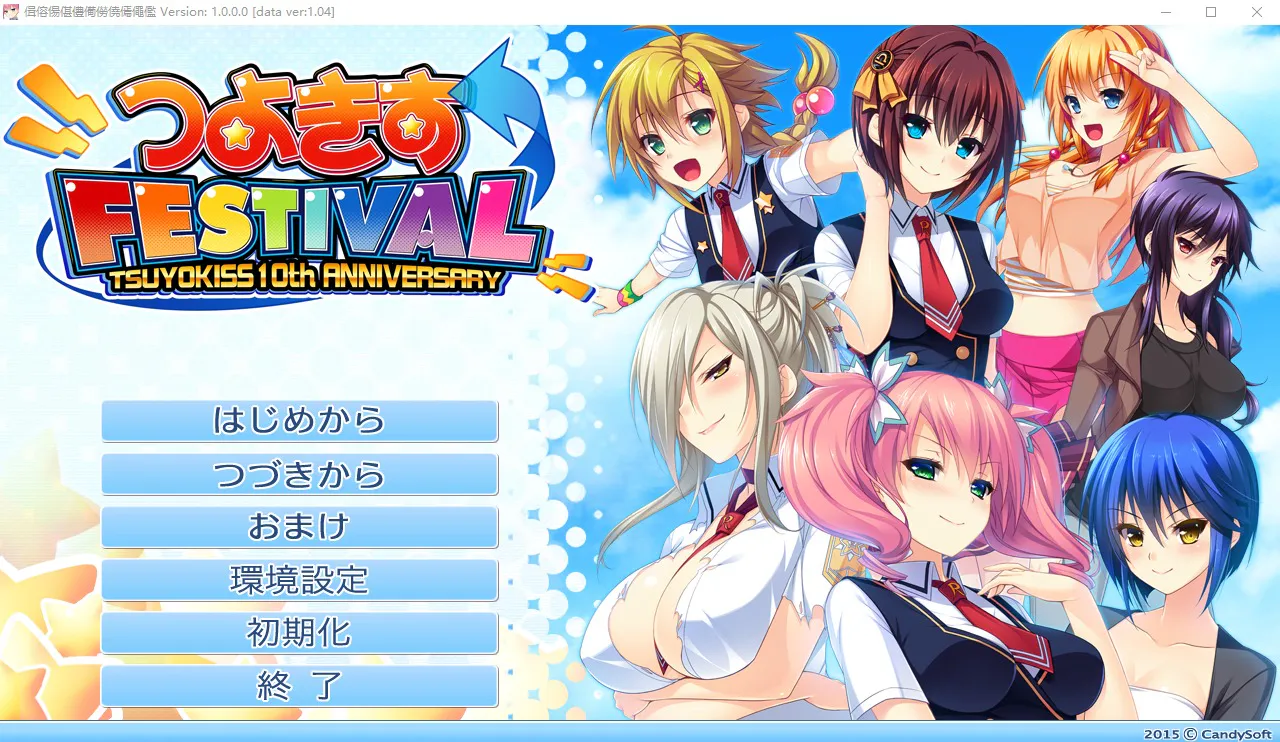Open the おまけ extras menu
Image resolution: width=1280 pixels, height=742 pixels.
click(x=299, y=527)
